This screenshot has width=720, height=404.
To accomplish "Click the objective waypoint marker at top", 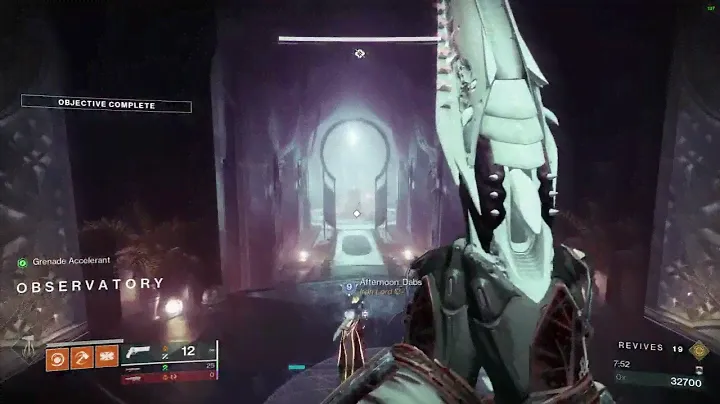I will [x=360, y=53].
